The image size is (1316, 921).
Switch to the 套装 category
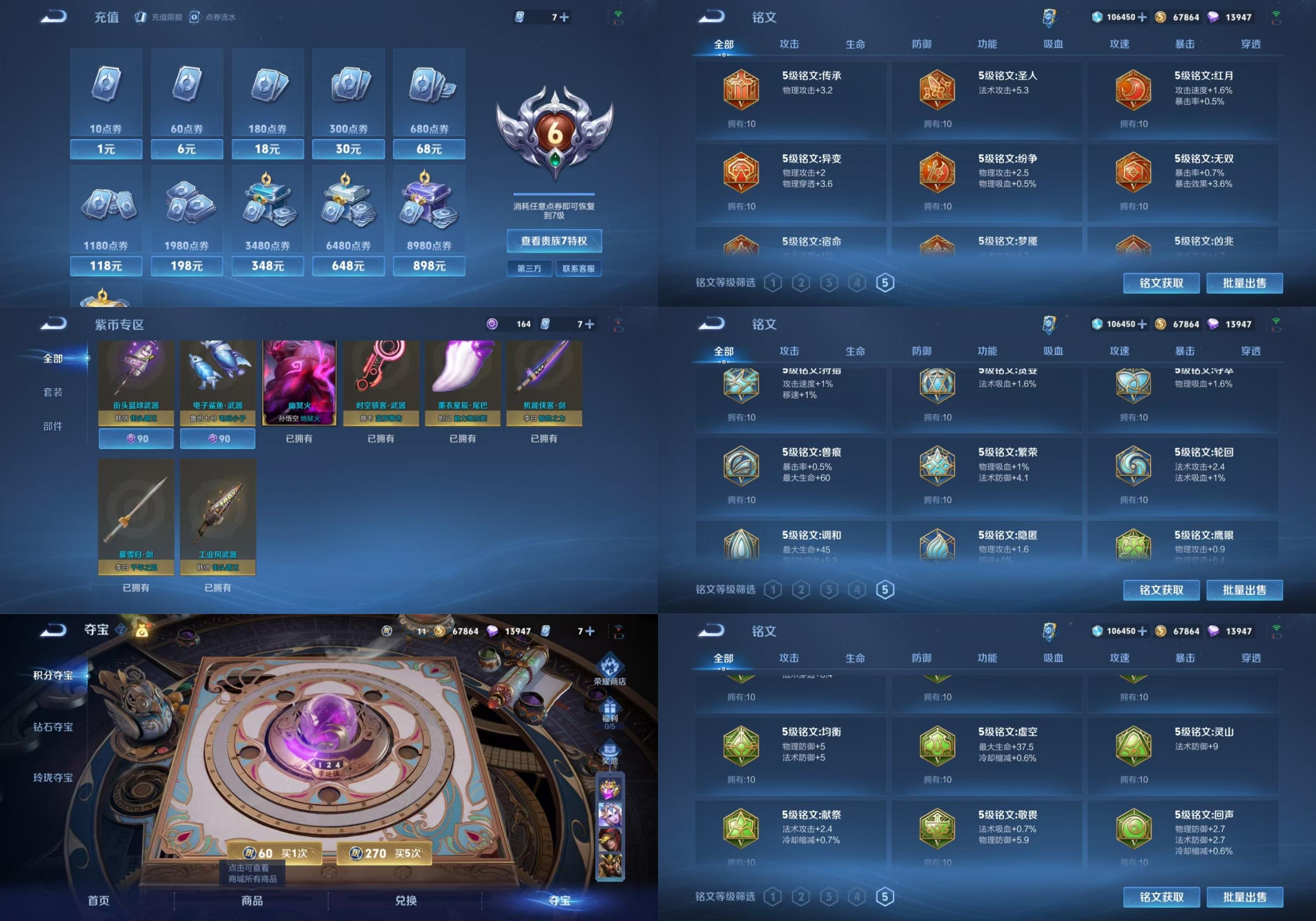tap(53, 392)
